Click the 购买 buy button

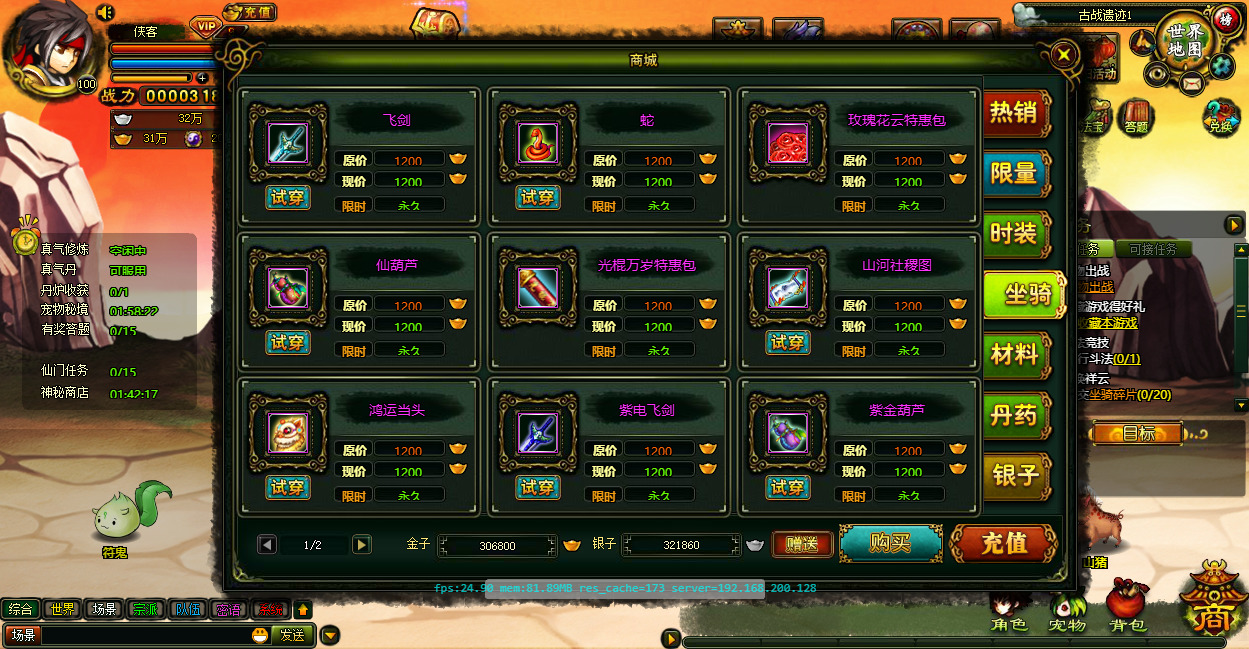coord(890,543)
